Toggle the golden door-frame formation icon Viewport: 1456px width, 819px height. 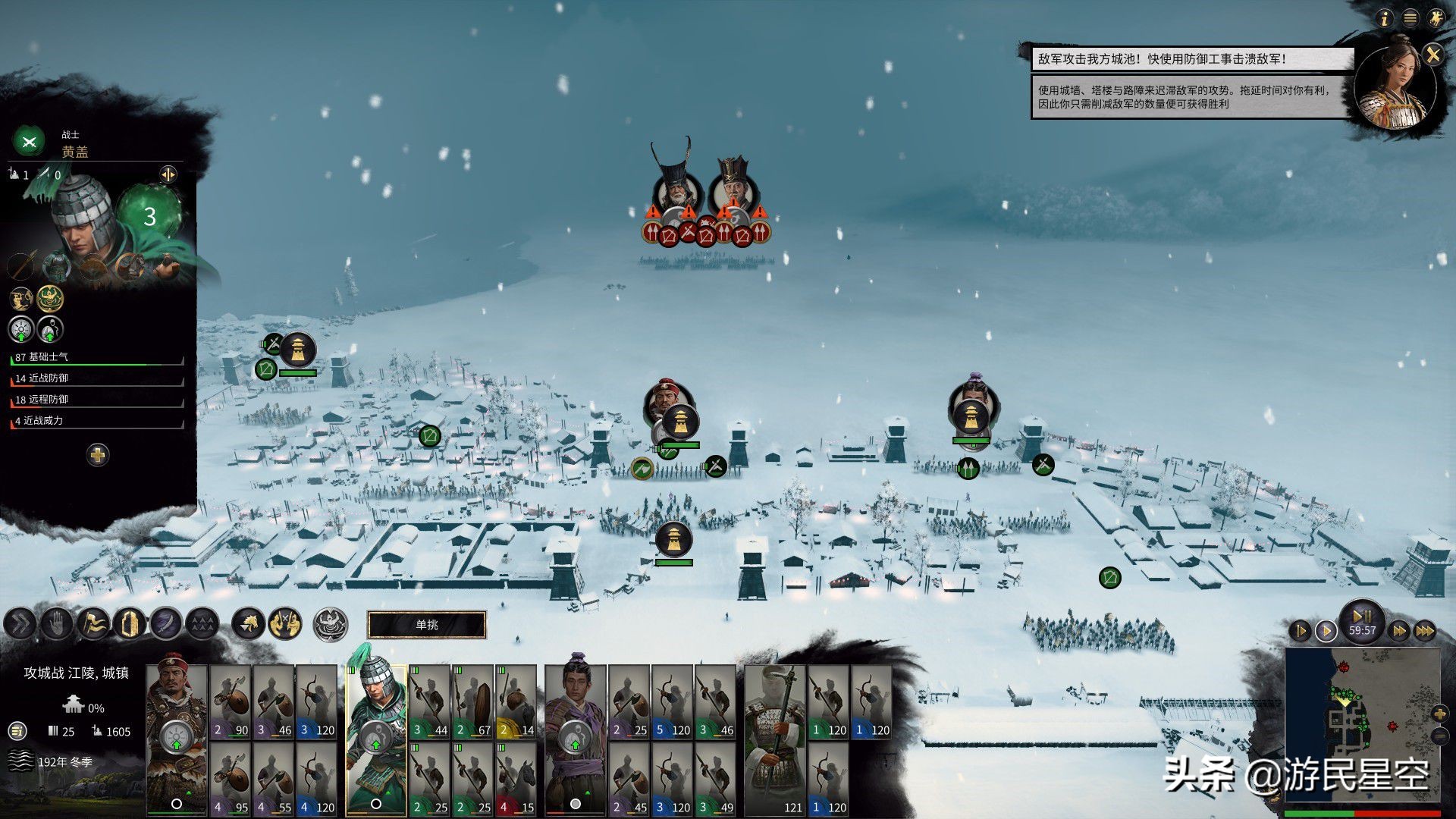[x=129, y=624]
